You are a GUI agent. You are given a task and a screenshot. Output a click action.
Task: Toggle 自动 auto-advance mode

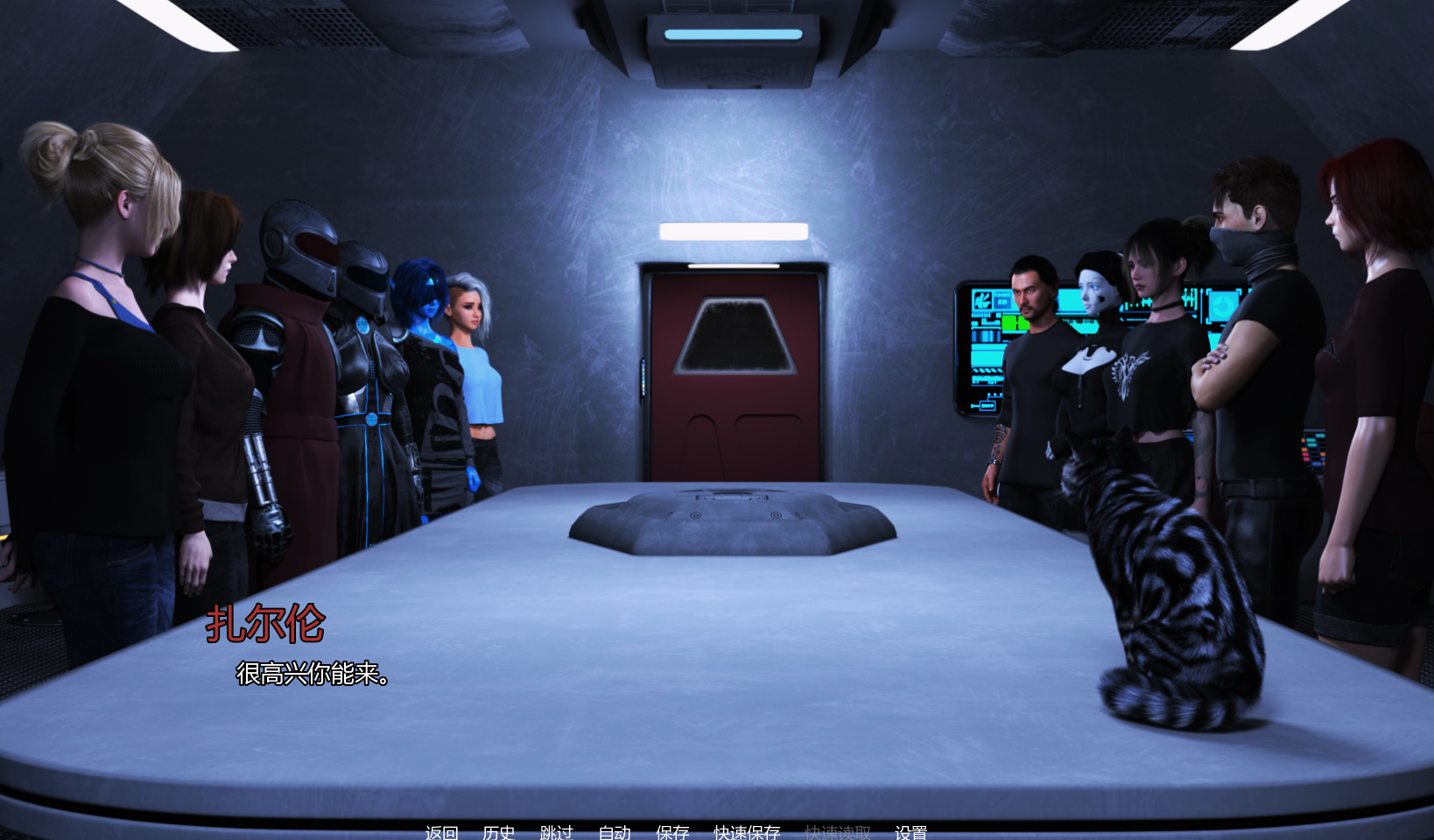pos(615,832)
